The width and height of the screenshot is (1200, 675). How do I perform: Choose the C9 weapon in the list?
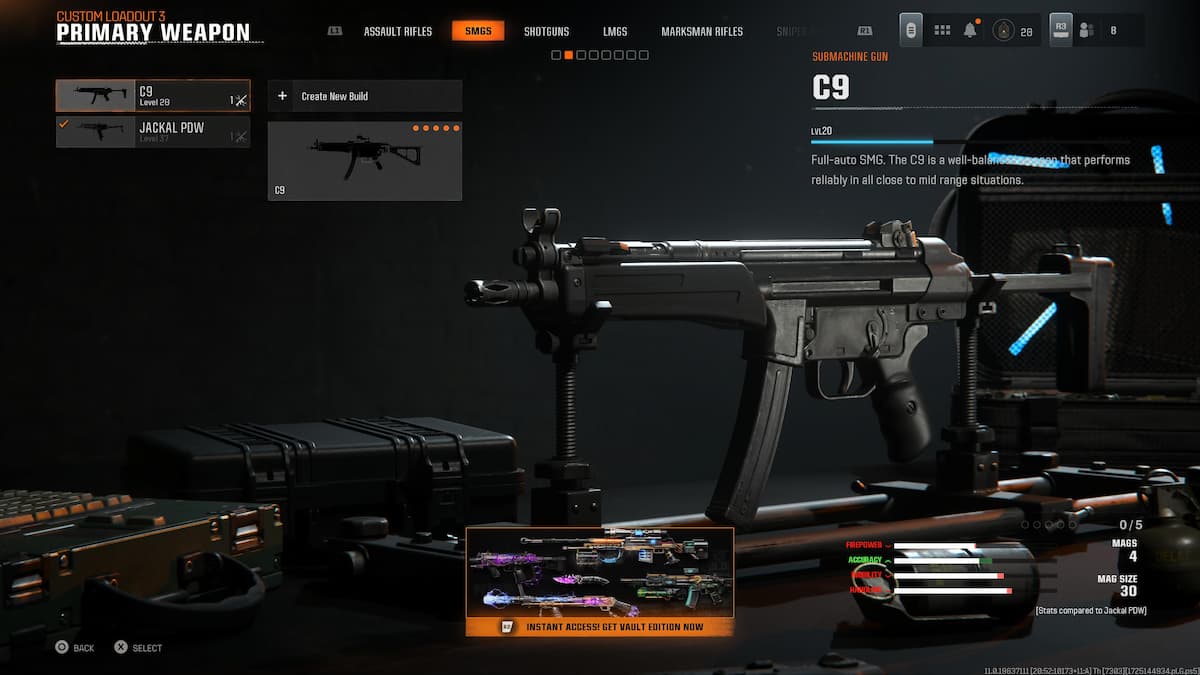(153, 96)
